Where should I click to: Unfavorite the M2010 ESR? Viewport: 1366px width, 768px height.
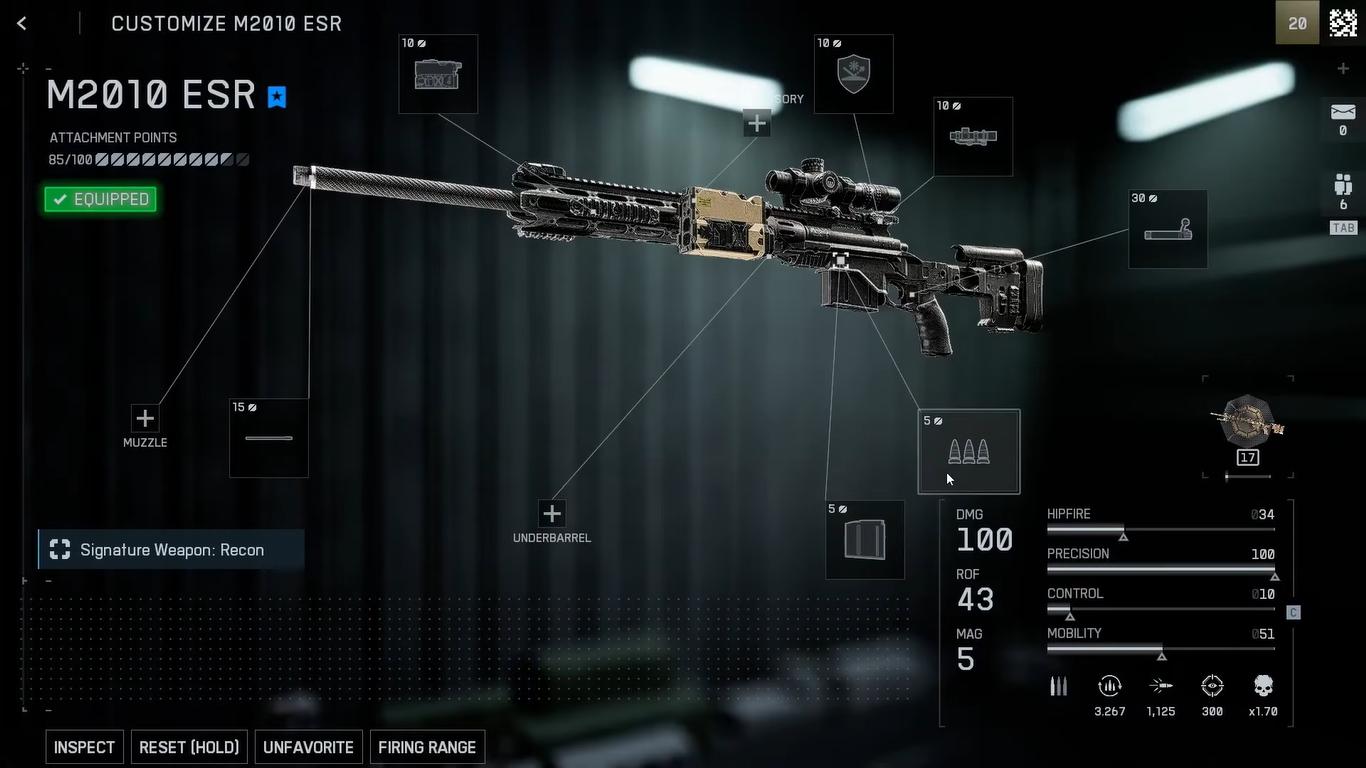click(x=308, y=747)
